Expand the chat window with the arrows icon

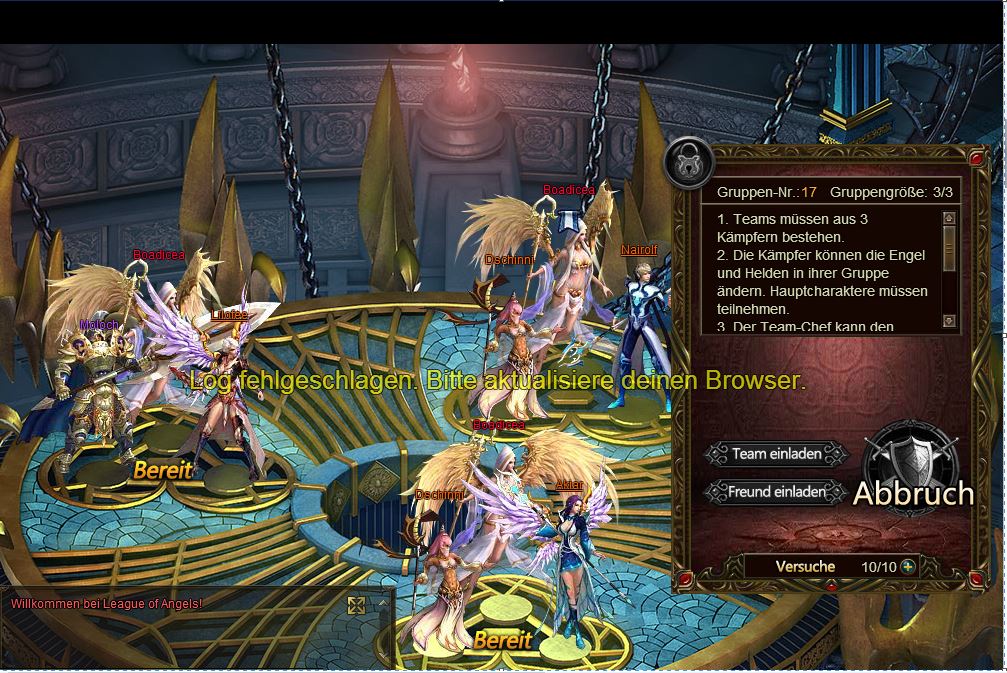[356, 604]
